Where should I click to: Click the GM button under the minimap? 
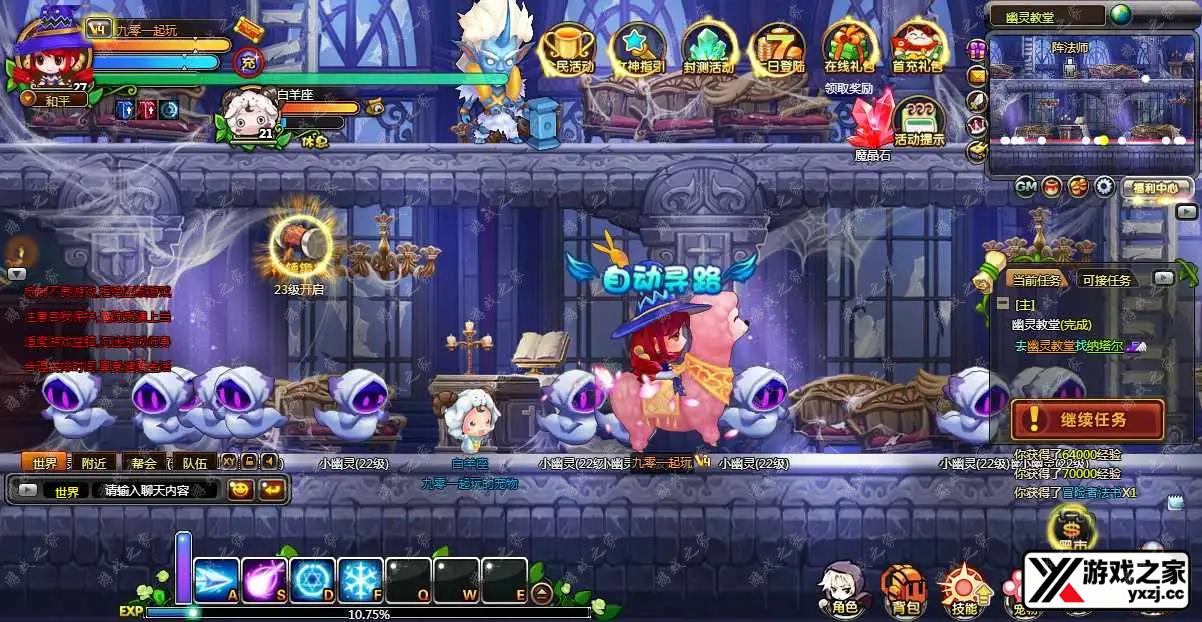tap(1026, 186)
